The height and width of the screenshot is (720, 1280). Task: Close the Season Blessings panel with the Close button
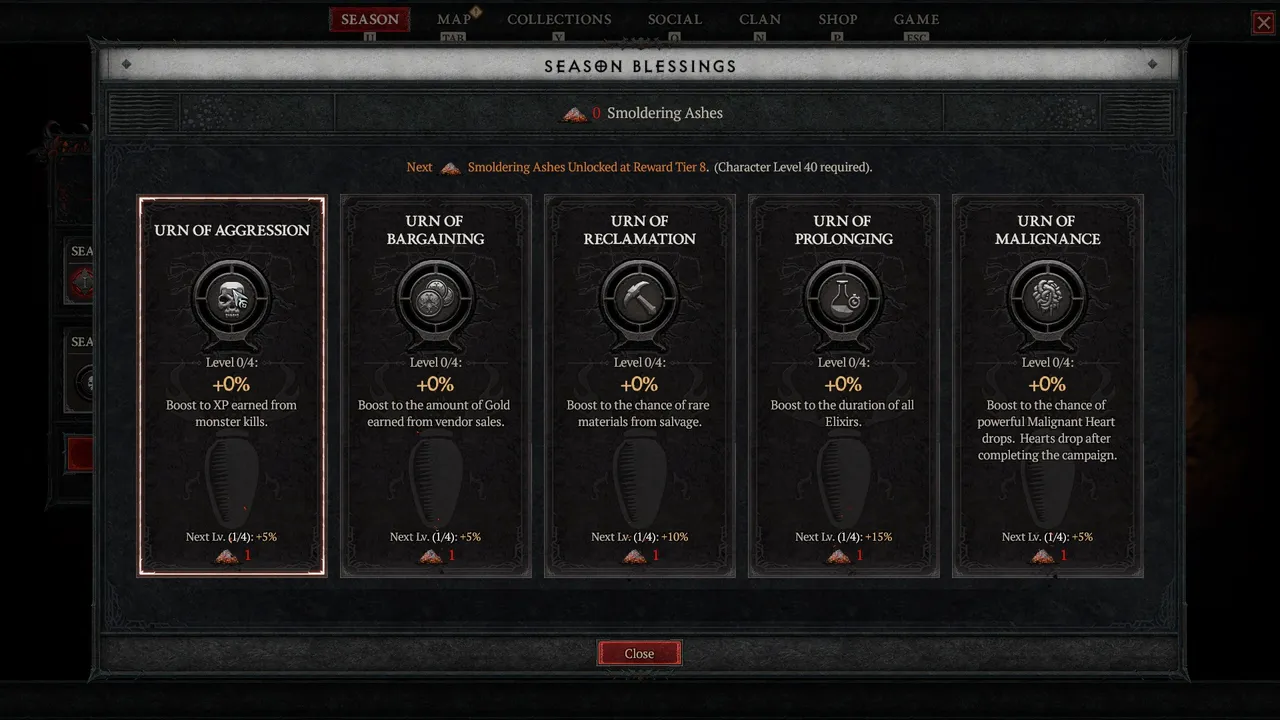pos(639,653)
